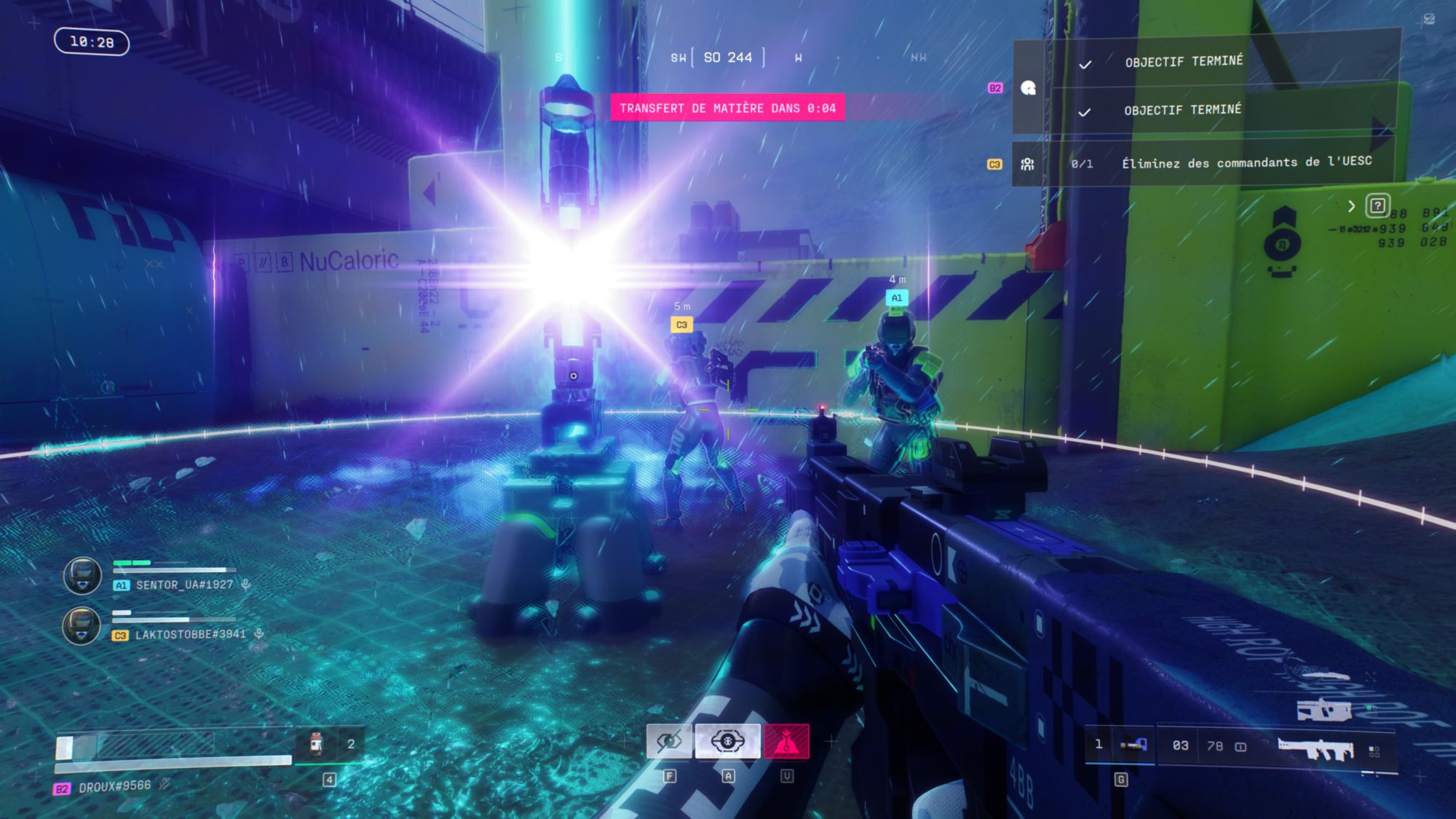Select the B2 skull objective icon

point(1028,88)
